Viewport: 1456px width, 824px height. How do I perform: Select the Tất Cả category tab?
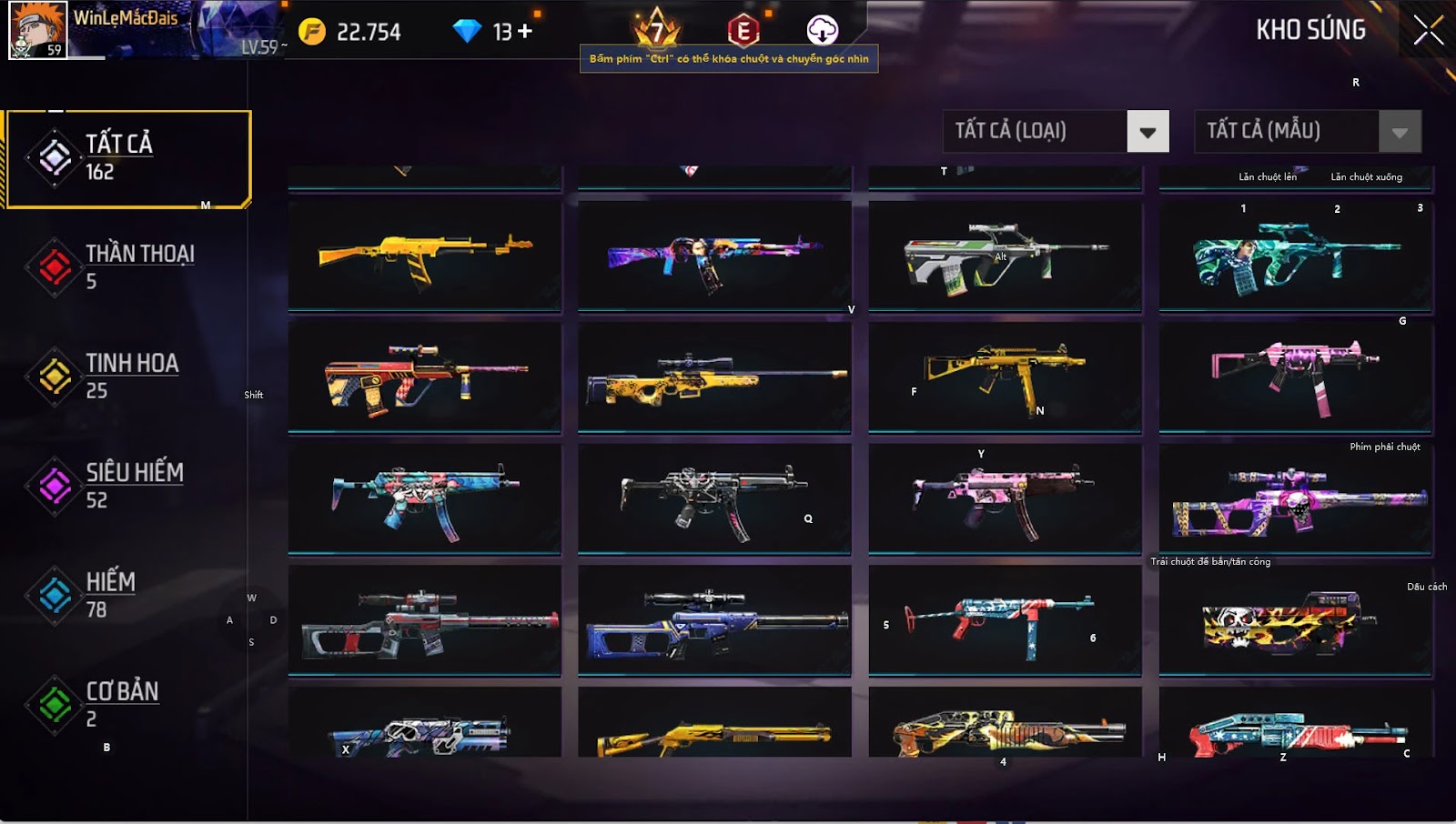(127, 158)
